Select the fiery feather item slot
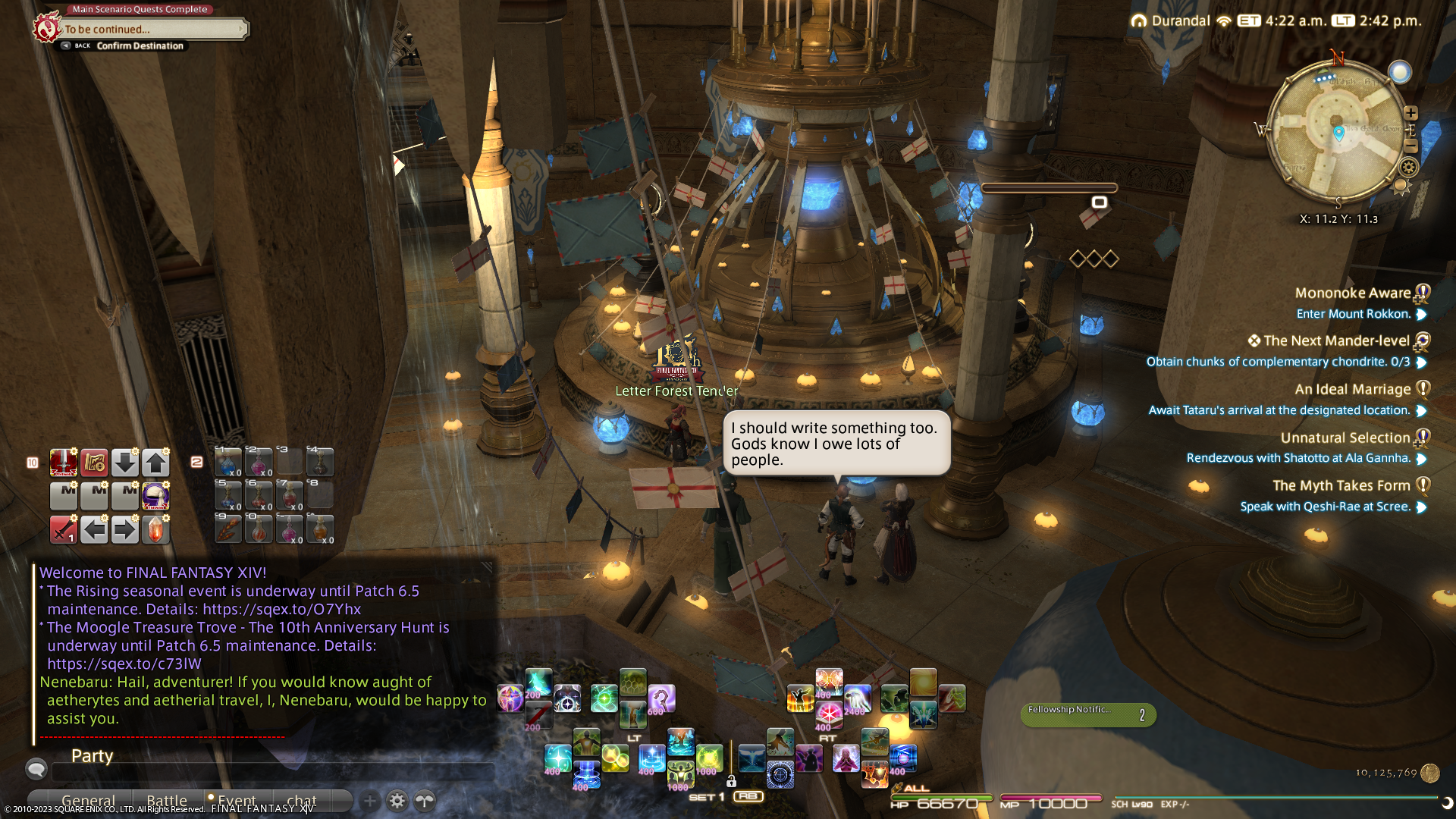The image size is (1456, 819). pyautogui.click(x=227, y=529)
